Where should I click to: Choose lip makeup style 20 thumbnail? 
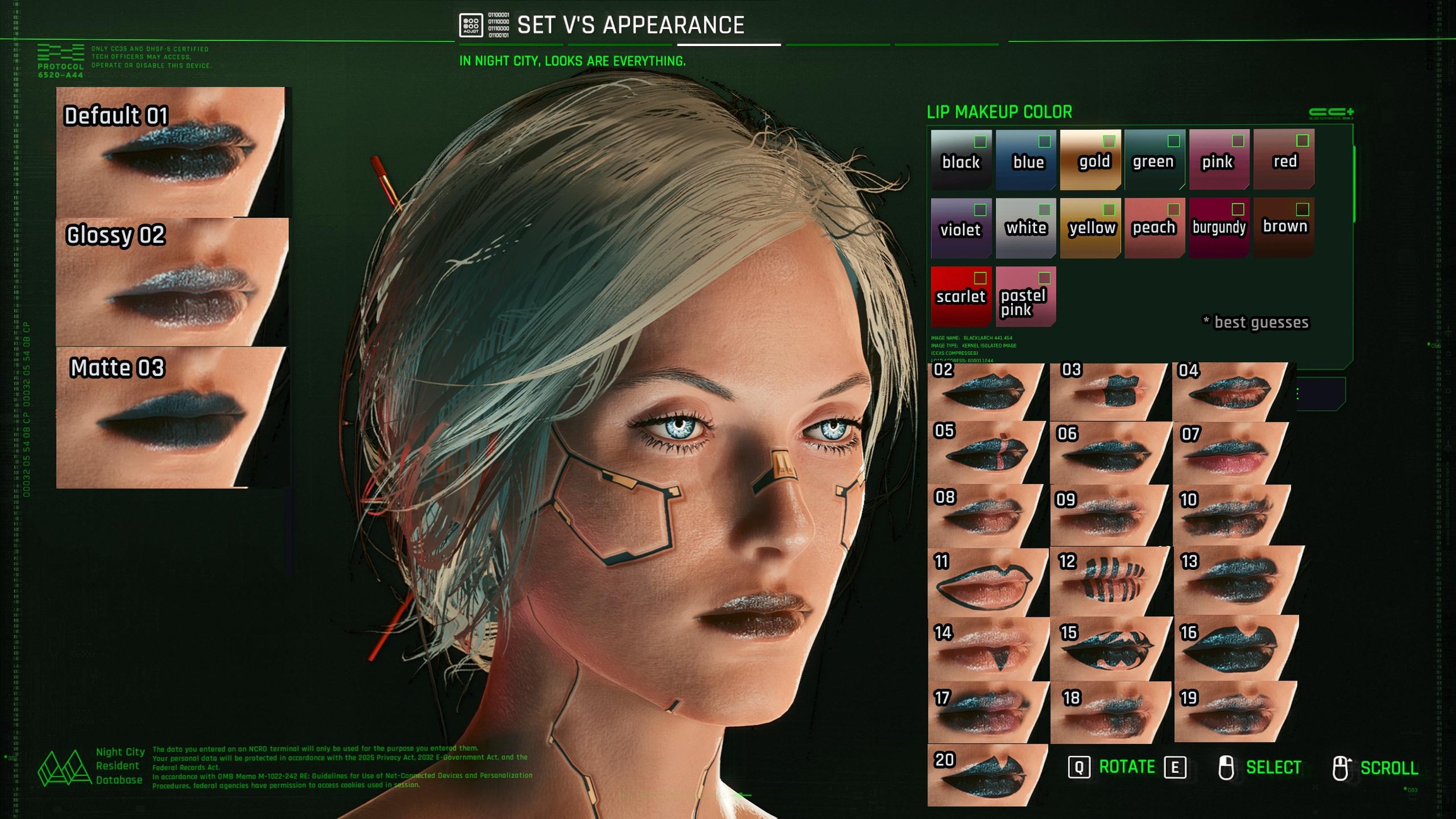coord(987,775)
